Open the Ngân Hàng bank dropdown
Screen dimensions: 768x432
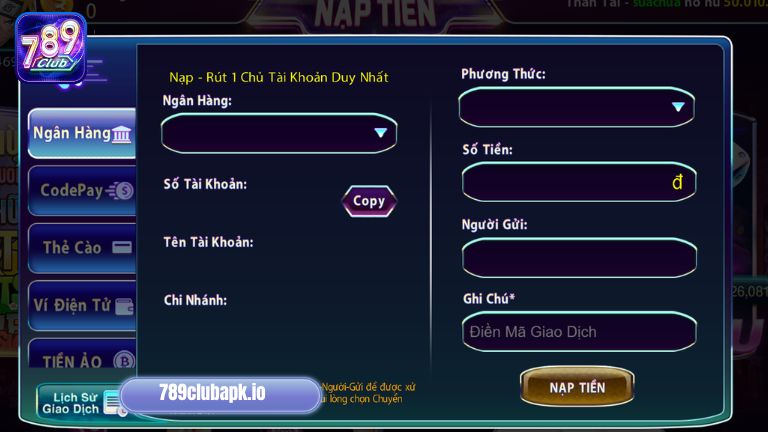pos(279,132)
